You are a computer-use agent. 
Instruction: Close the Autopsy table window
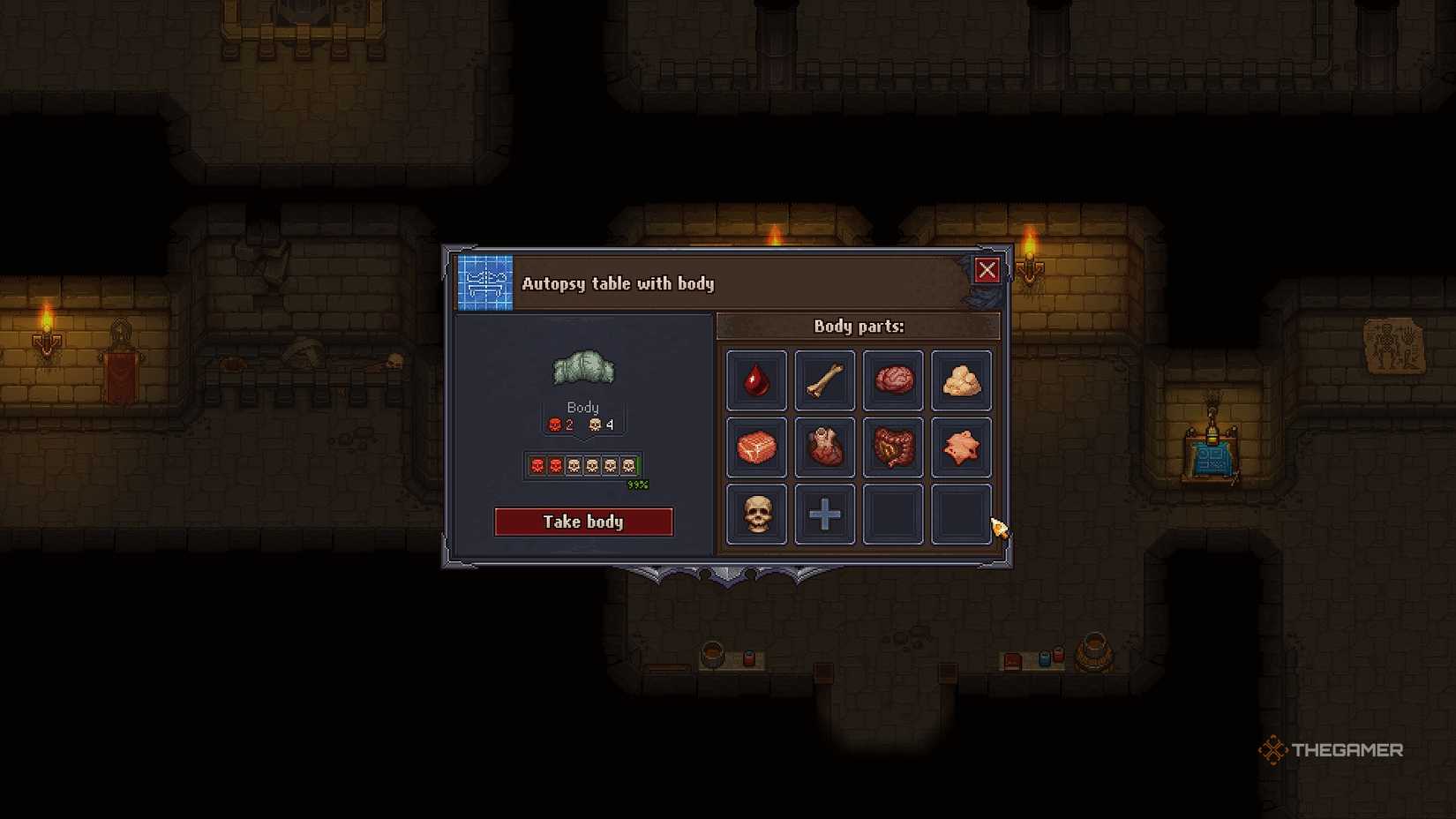click(987, 270)
